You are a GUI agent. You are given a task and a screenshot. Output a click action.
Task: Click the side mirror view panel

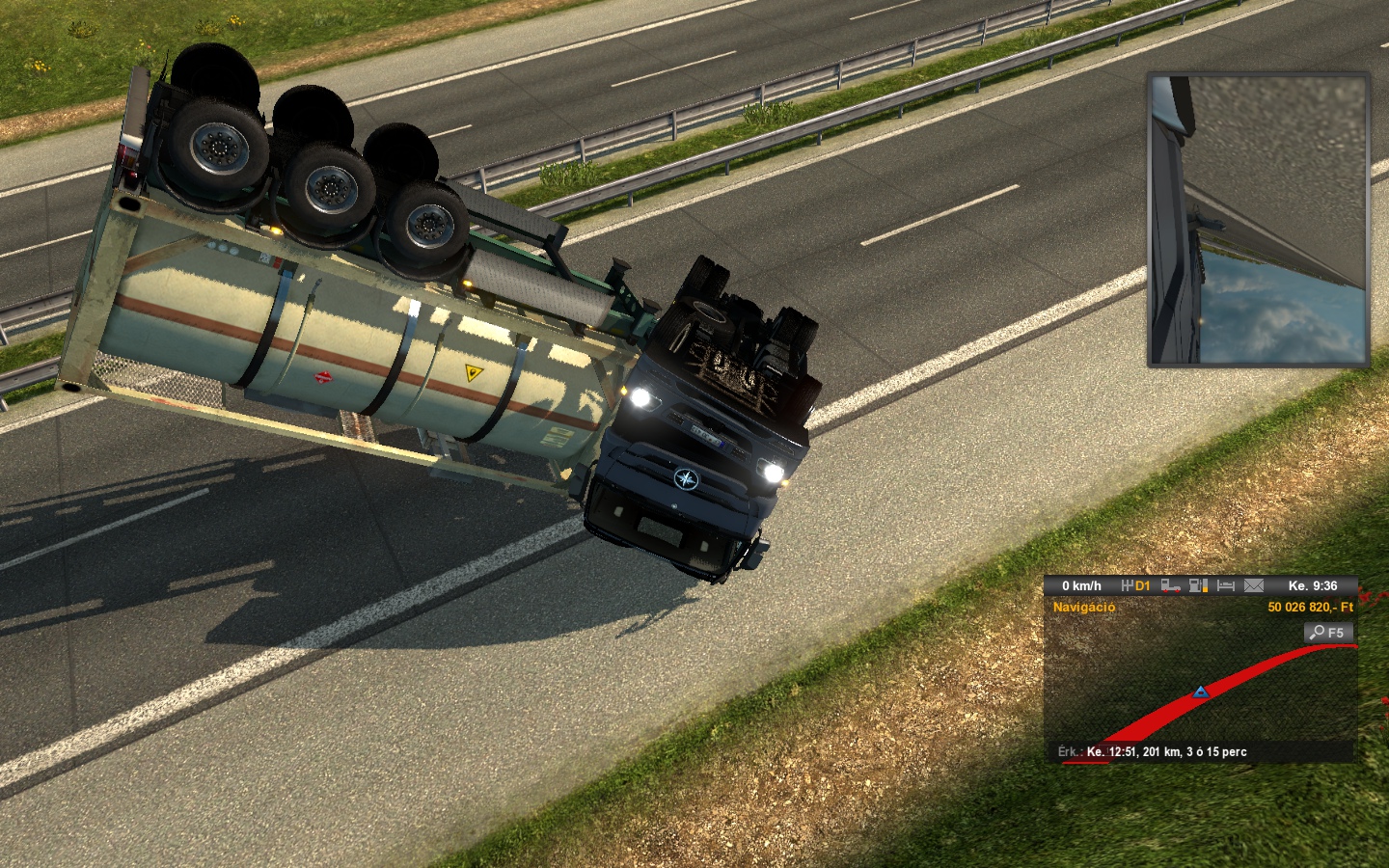pyautogui.click(x=1258, y=220)
